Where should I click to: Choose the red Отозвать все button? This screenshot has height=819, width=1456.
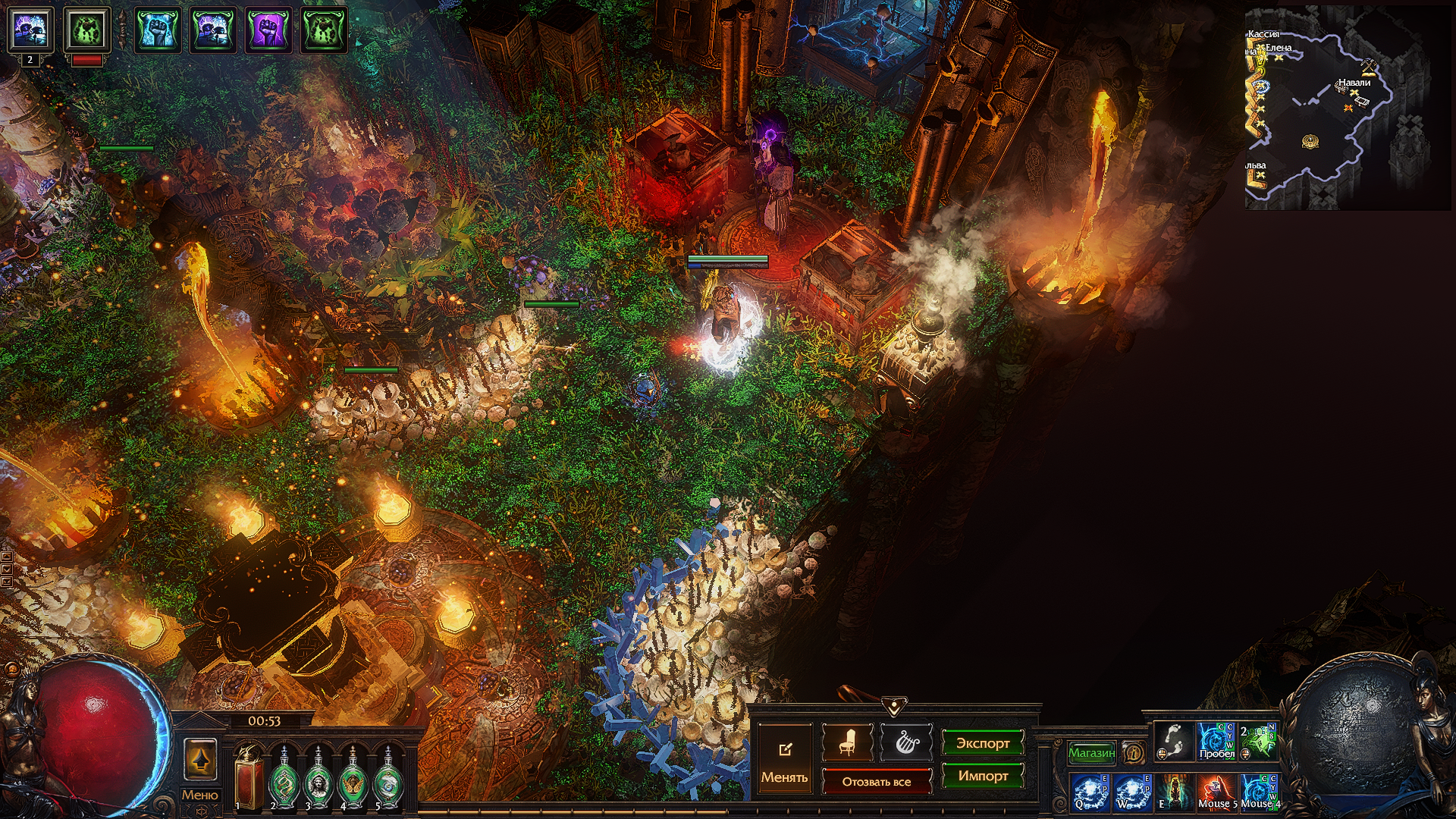coord(876,781)
